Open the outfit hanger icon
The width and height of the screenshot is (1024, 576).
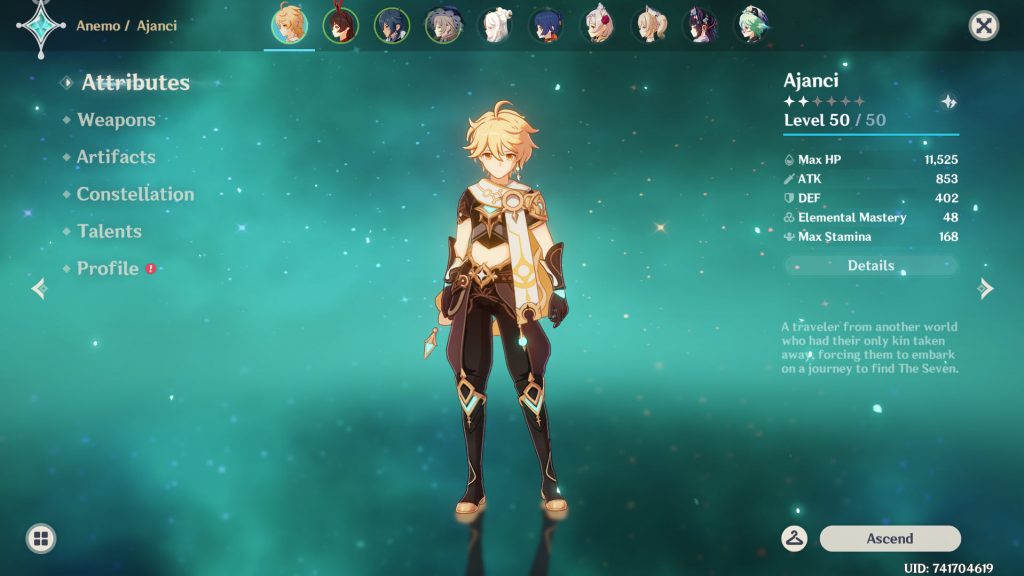[795, 538]
